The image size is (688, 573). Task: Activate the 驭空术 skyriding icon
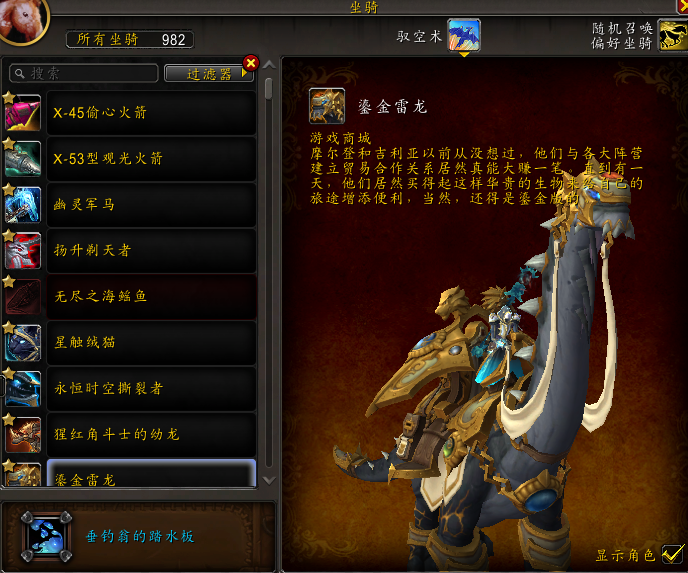click(x=463, y=35)
